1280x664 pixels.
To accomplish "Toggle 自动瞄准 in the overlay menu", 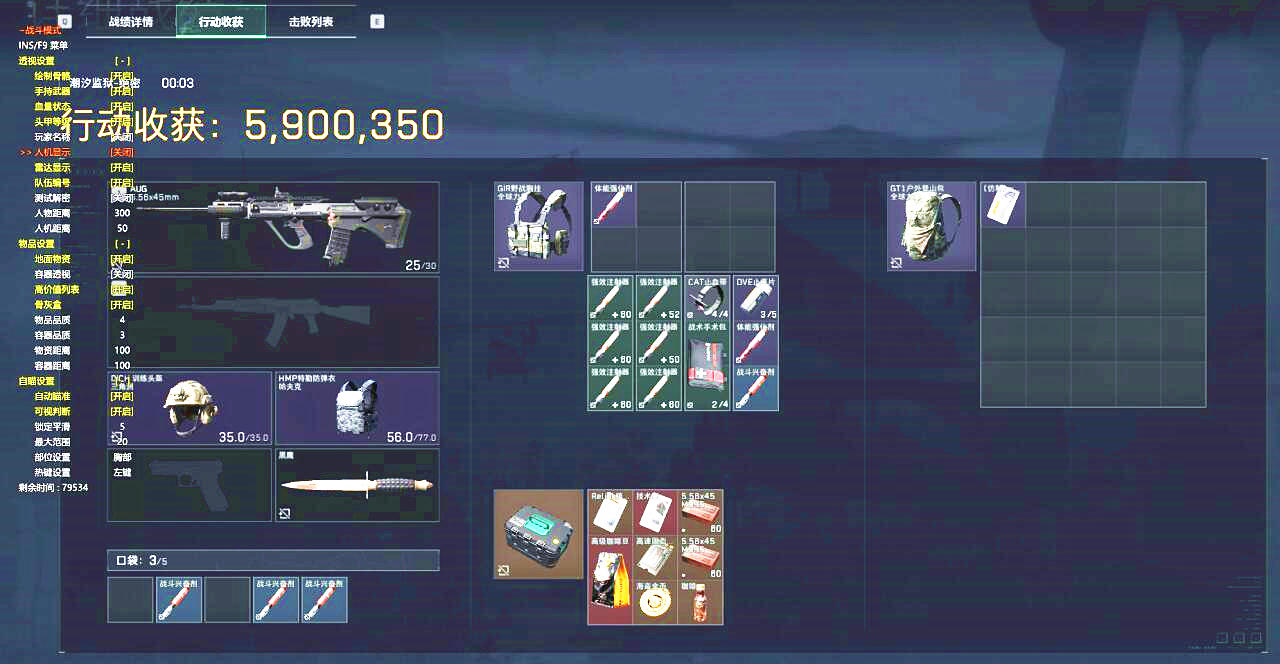I will click(121, 396).
